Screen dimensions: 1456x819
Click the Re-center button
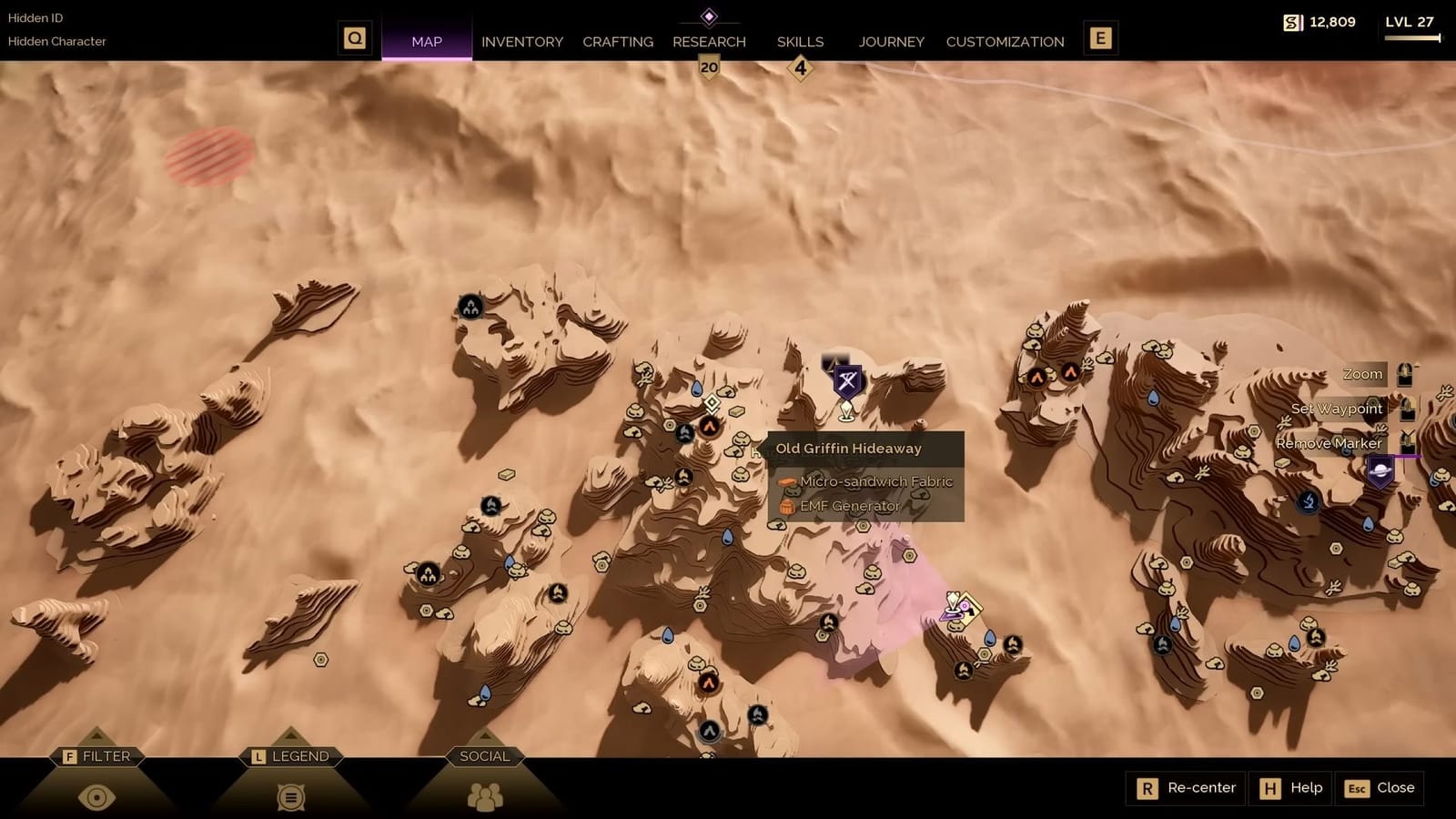point(1186,788)
